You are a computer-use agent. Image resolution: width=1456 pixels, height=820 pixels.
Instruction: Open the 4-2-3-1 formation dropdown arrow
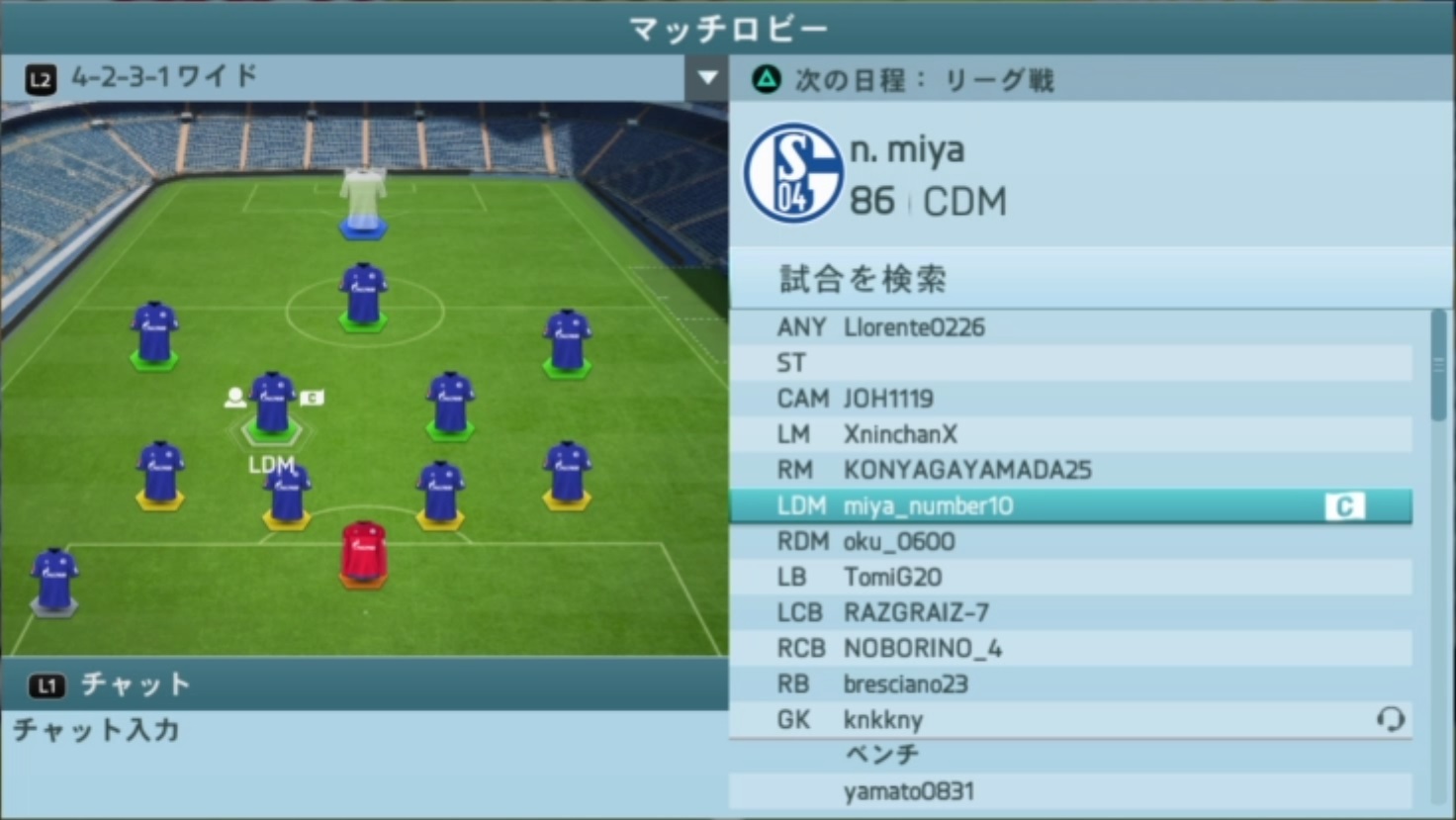[x=706, y=77]
